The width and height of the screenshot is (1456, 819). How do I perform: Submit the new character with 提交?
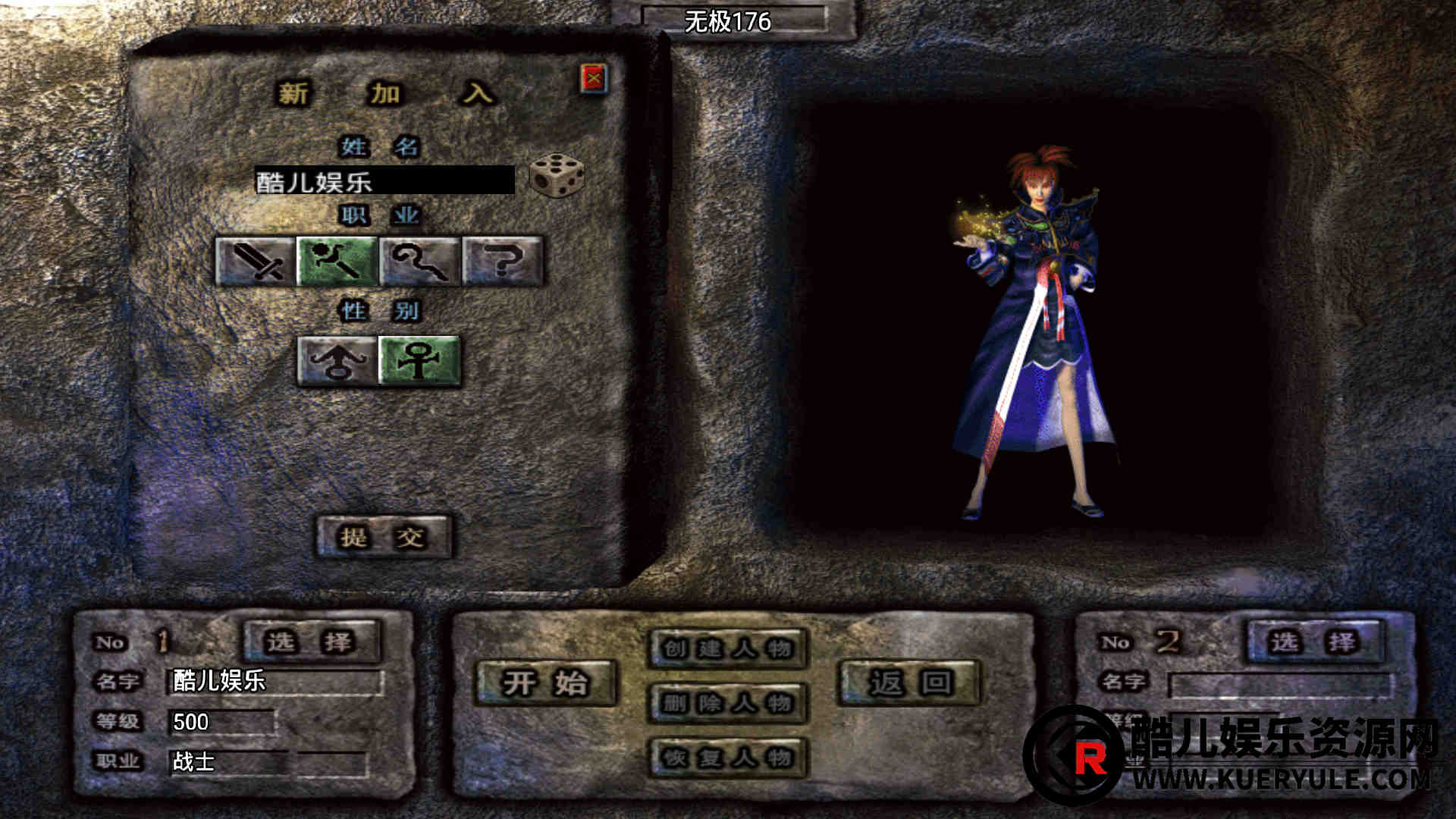[384, 538]
